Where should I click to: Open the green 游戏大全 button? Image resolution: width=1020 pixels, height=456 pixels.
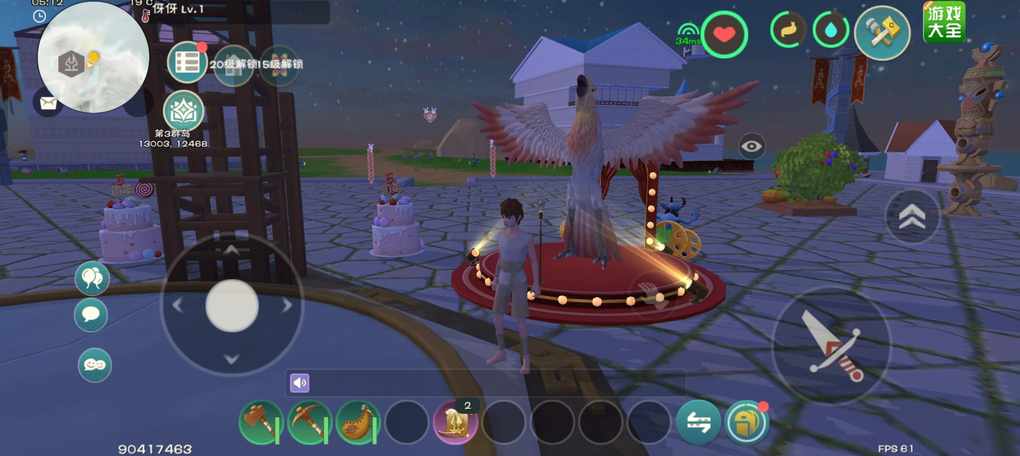(x=944, y=23)
